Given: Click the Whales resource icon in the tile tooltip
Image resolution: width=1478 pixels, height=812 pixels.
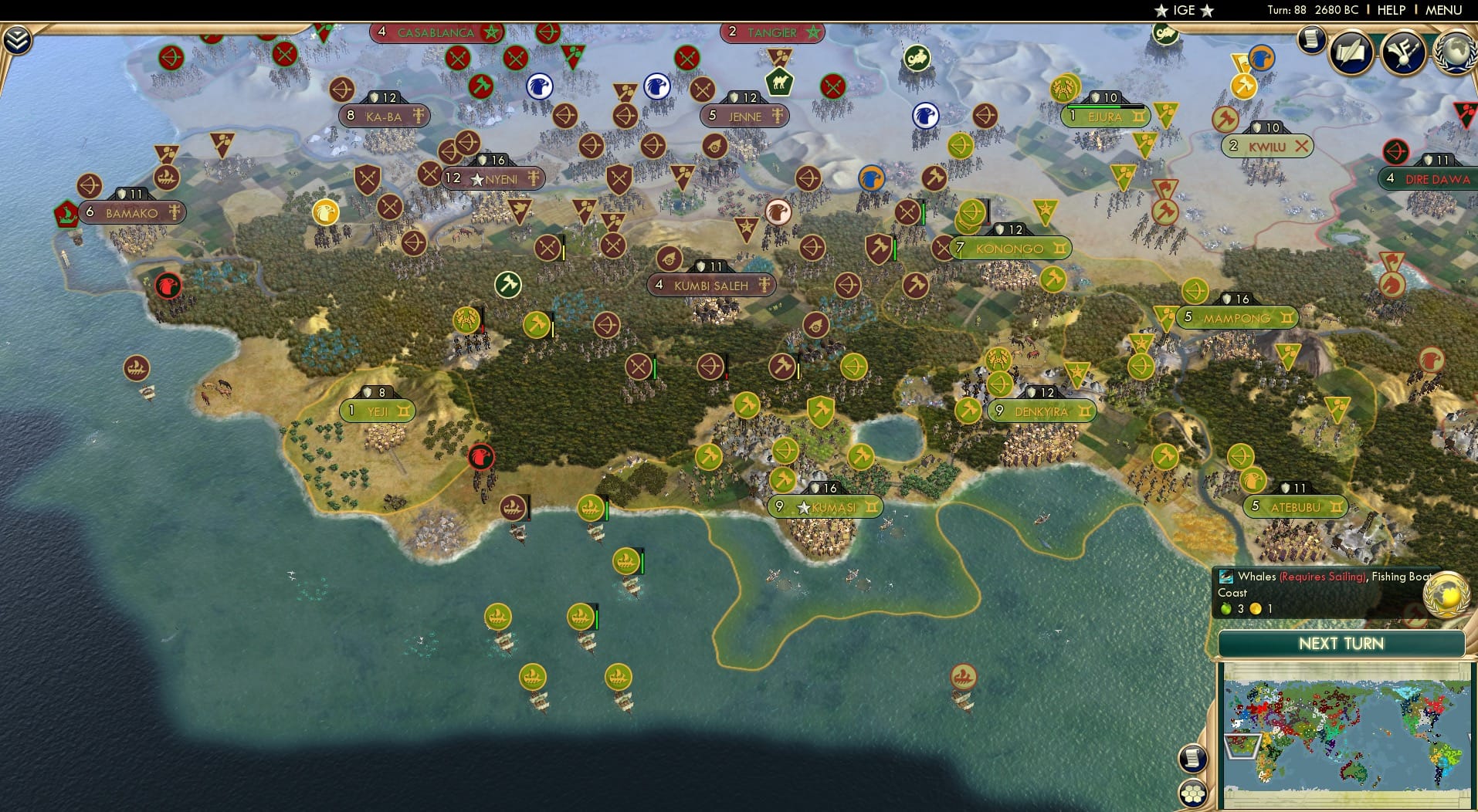Looking at the screenshot, I should click(1228, 576).
